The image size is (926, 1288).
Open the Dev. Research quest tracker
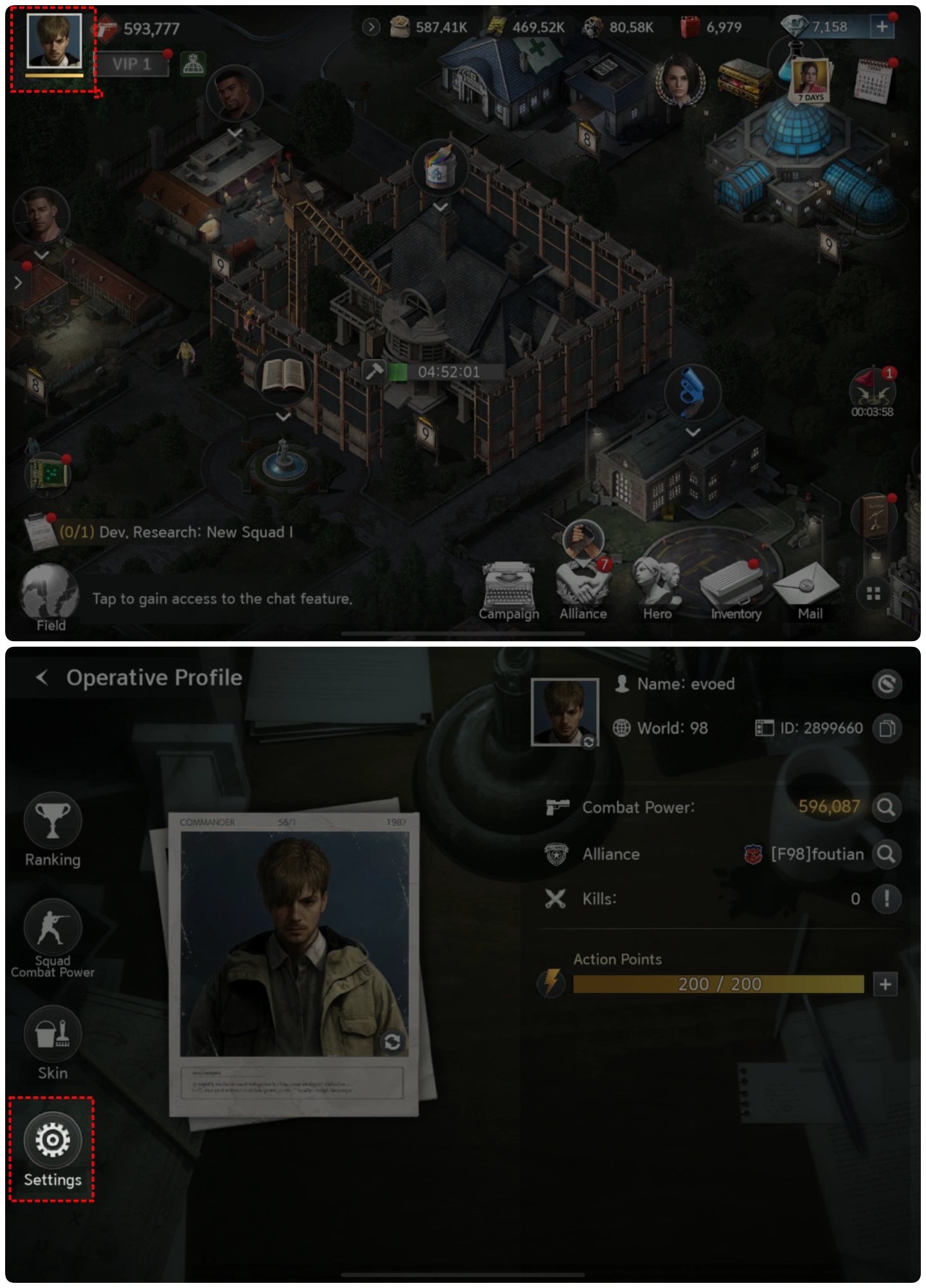(x=174, y=532)
